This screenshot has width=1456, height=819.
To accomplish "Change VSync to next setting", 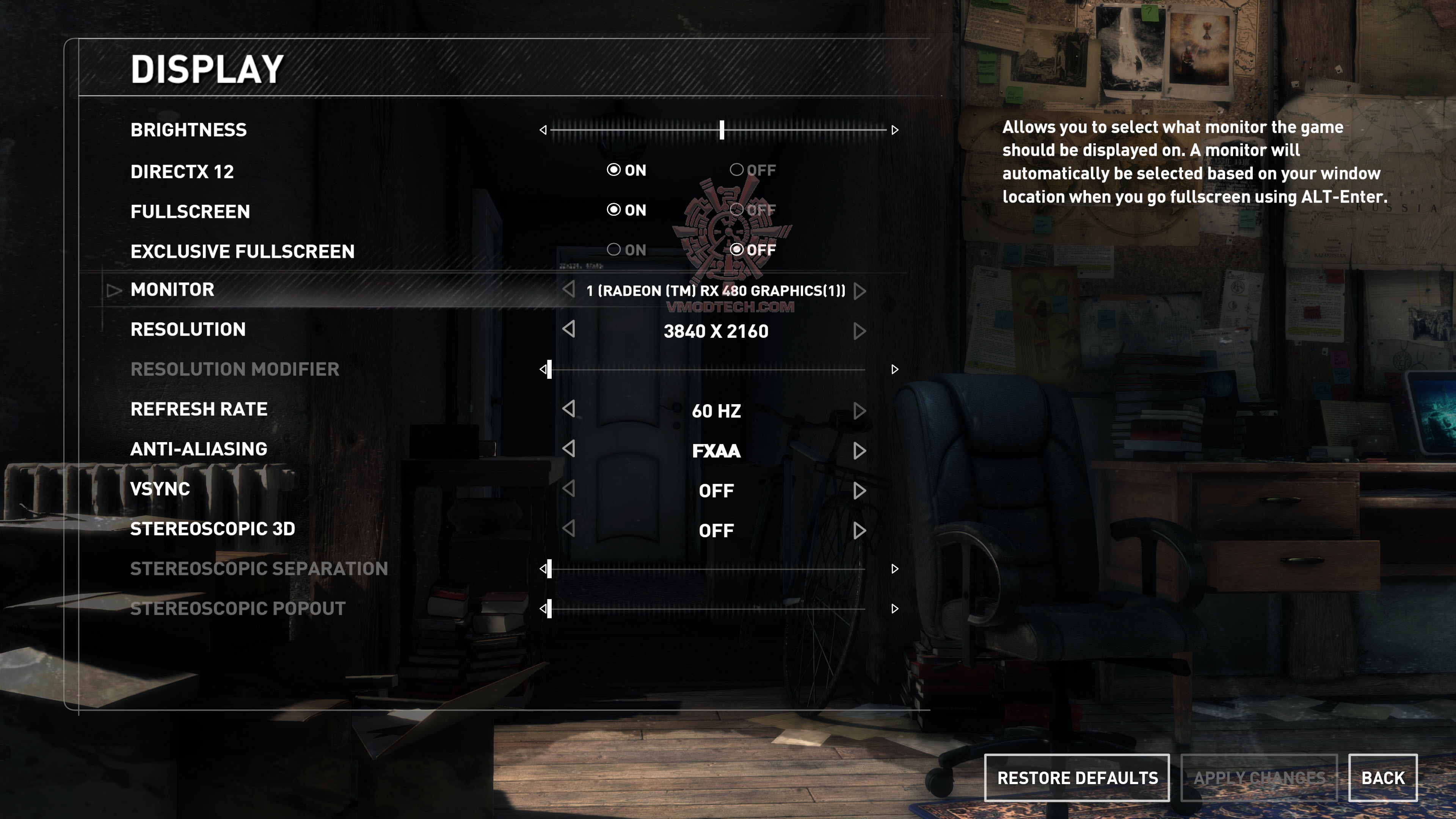I will [860, 491].
